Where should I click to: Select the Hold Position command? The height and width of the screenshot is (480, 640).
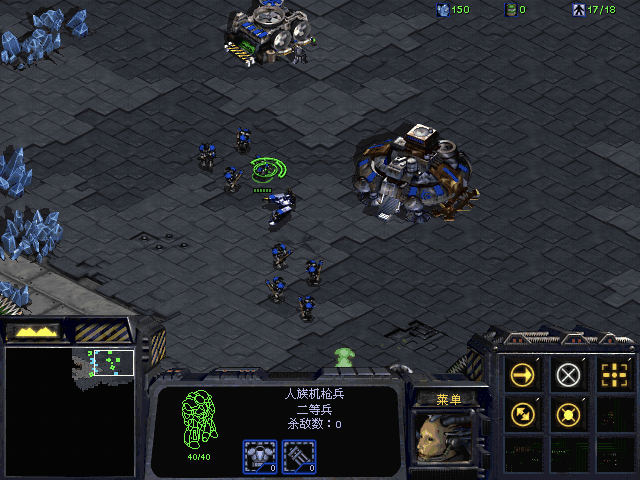point(568,412)
